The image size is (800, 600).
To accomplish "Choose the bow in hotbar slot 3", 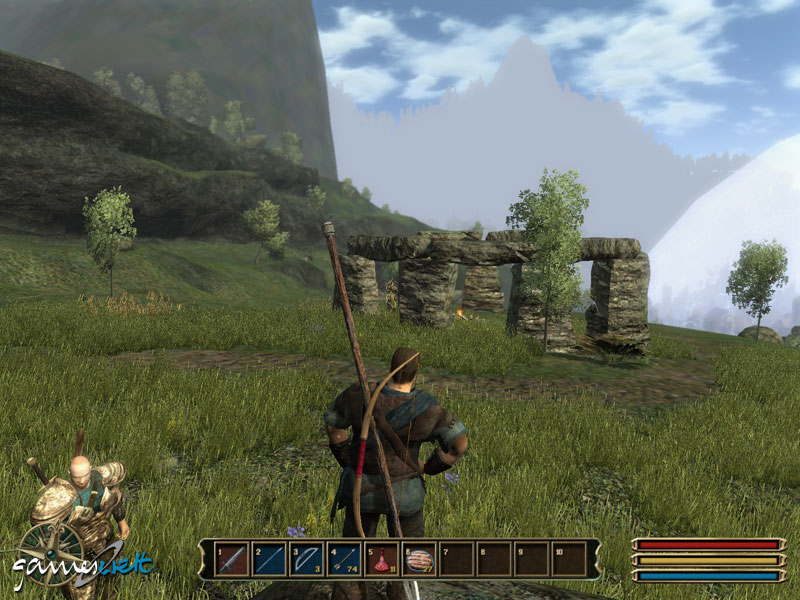I will (x=306, y=560).
